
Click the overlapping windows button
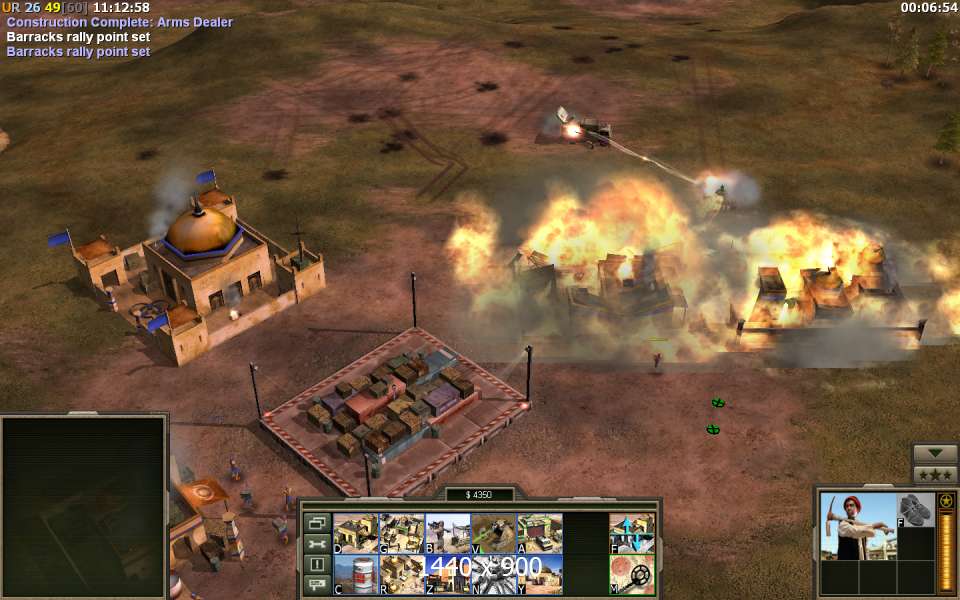(317, 523)
